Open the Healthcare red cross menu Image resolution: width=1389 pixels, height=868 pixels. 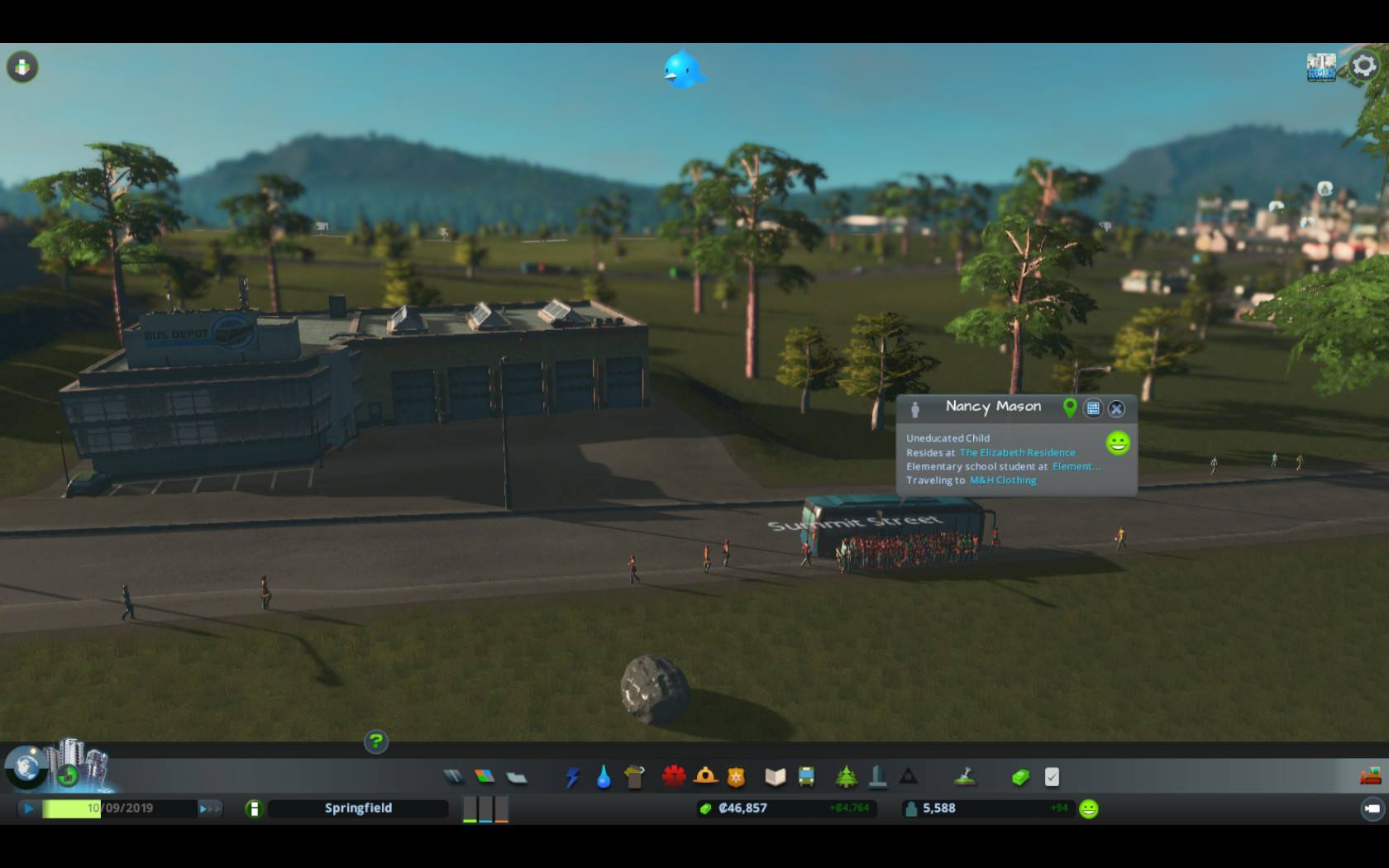pos(674,777)
